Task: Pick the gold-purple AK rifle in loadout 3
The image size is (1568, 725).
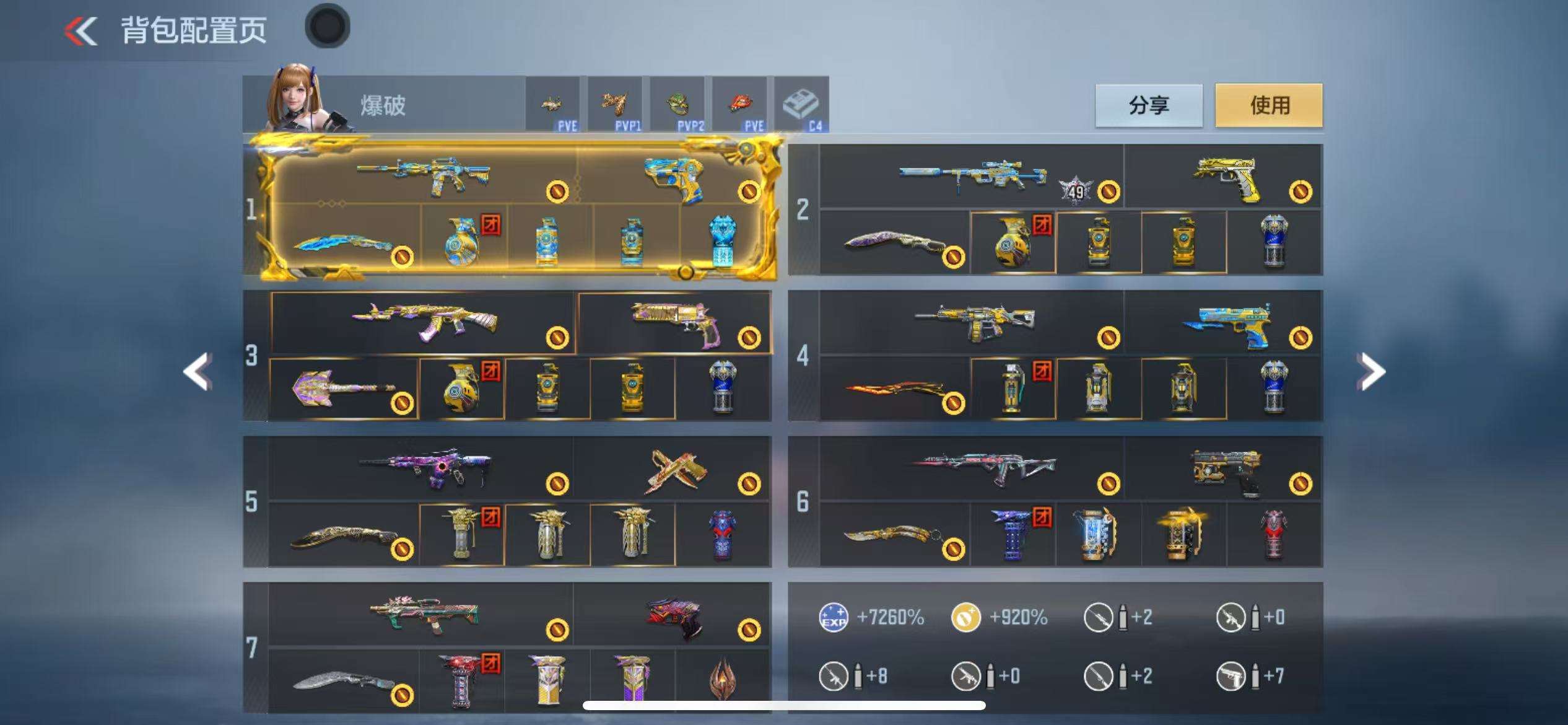Action: [424, 322]
